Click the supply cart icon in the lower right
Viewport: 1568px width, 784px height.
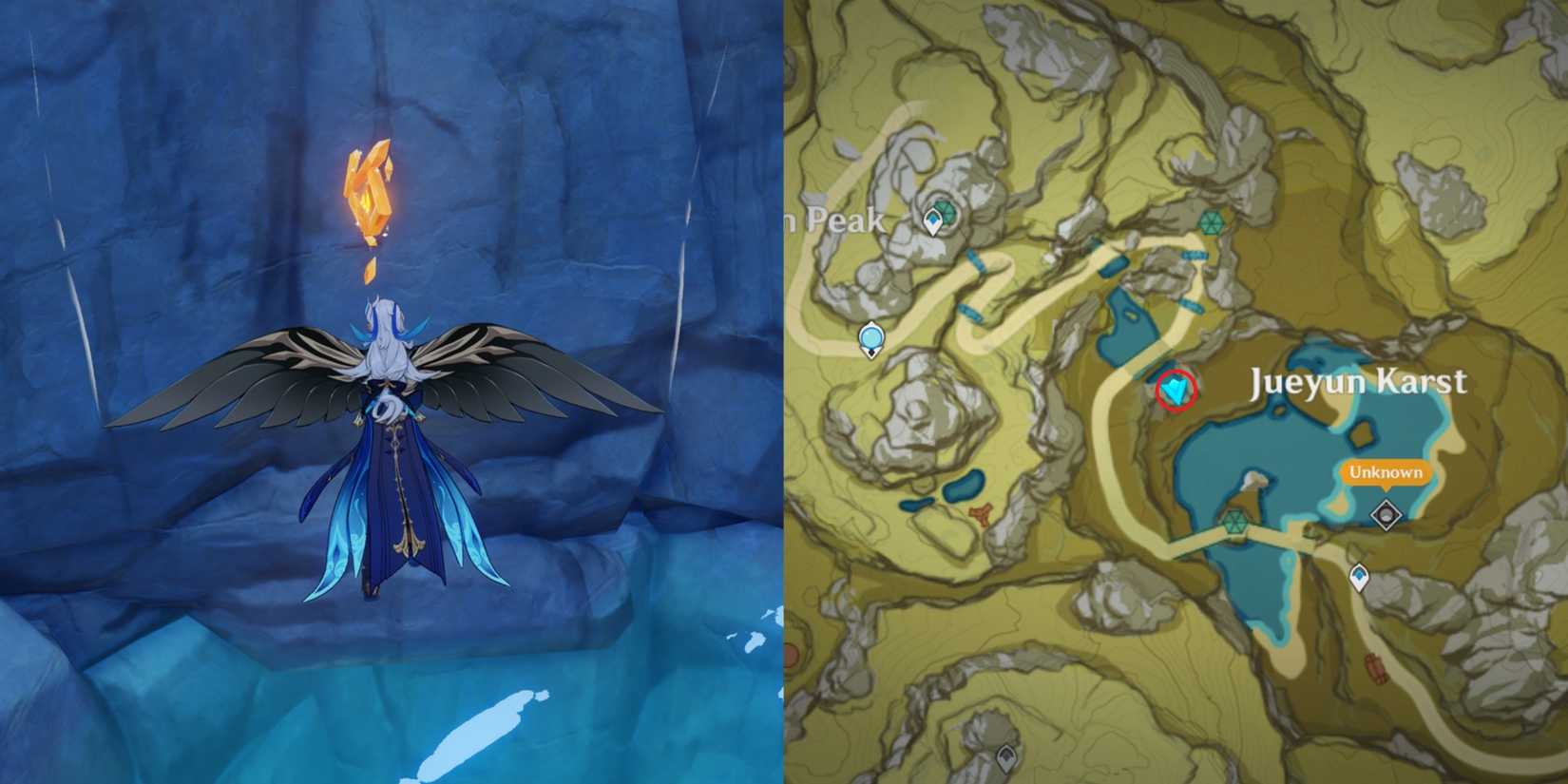pos(1375,668)
